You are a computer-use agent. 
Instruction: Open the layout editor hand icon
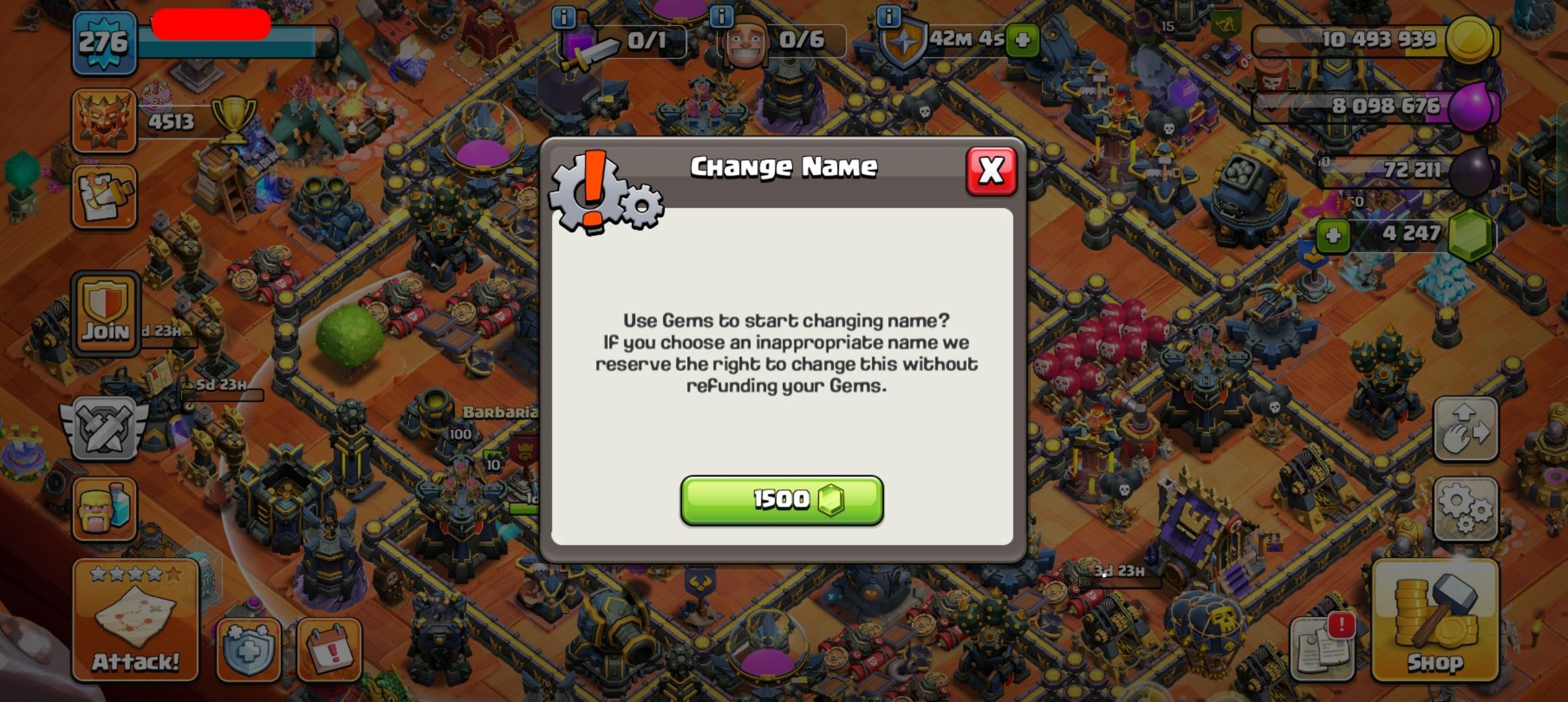click(x=1465, y=429)
